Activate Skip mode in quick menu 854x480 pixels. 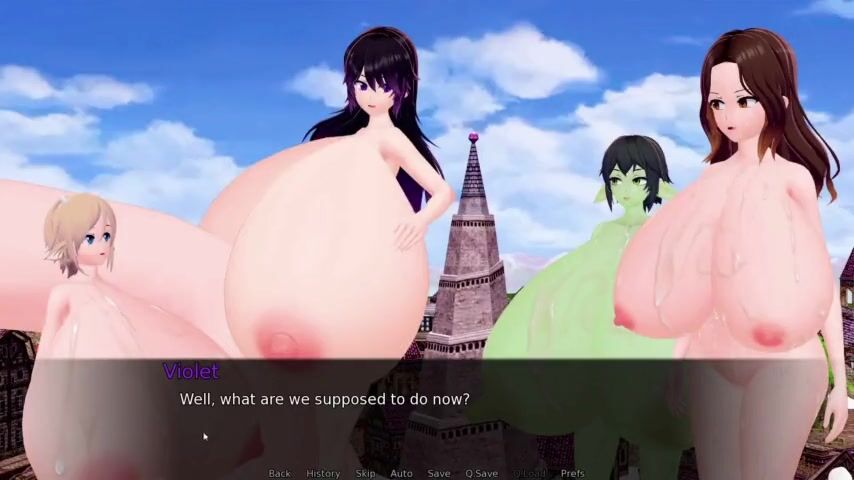365,473
